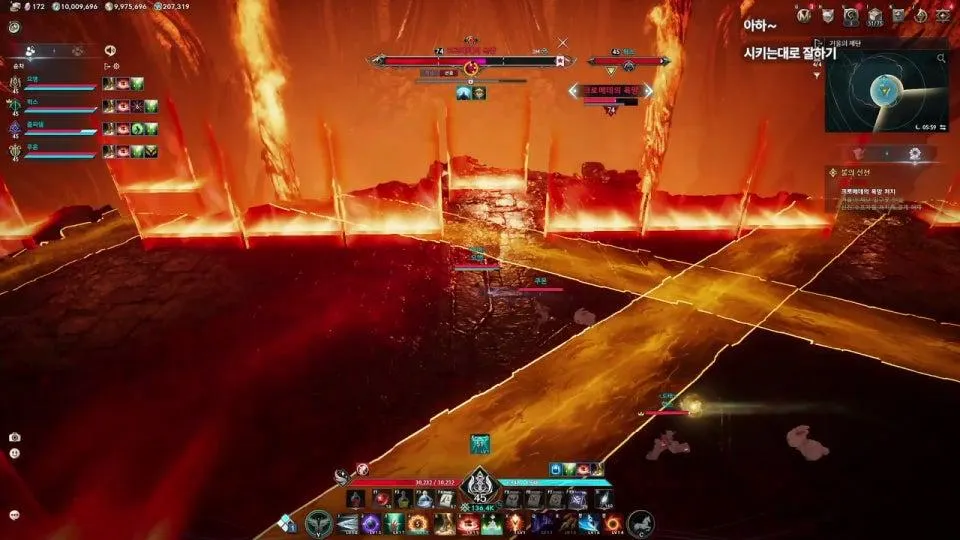Screen dimensions: 960x540
Task: Activate the fiery ring skill
Action: (x=614, y=523)
